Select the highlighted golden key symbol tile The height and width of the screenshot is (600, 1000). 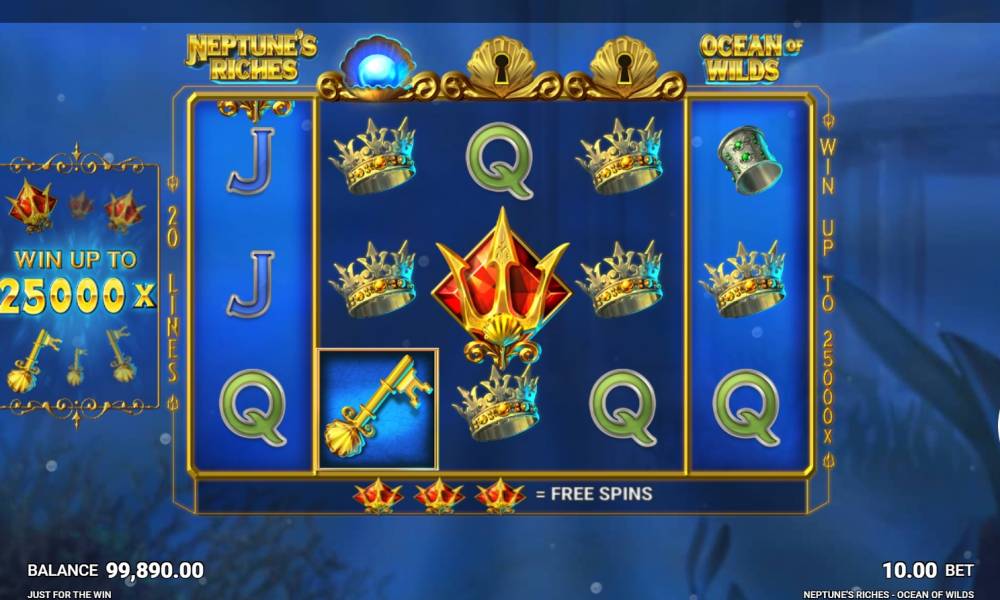coord(377,409)
